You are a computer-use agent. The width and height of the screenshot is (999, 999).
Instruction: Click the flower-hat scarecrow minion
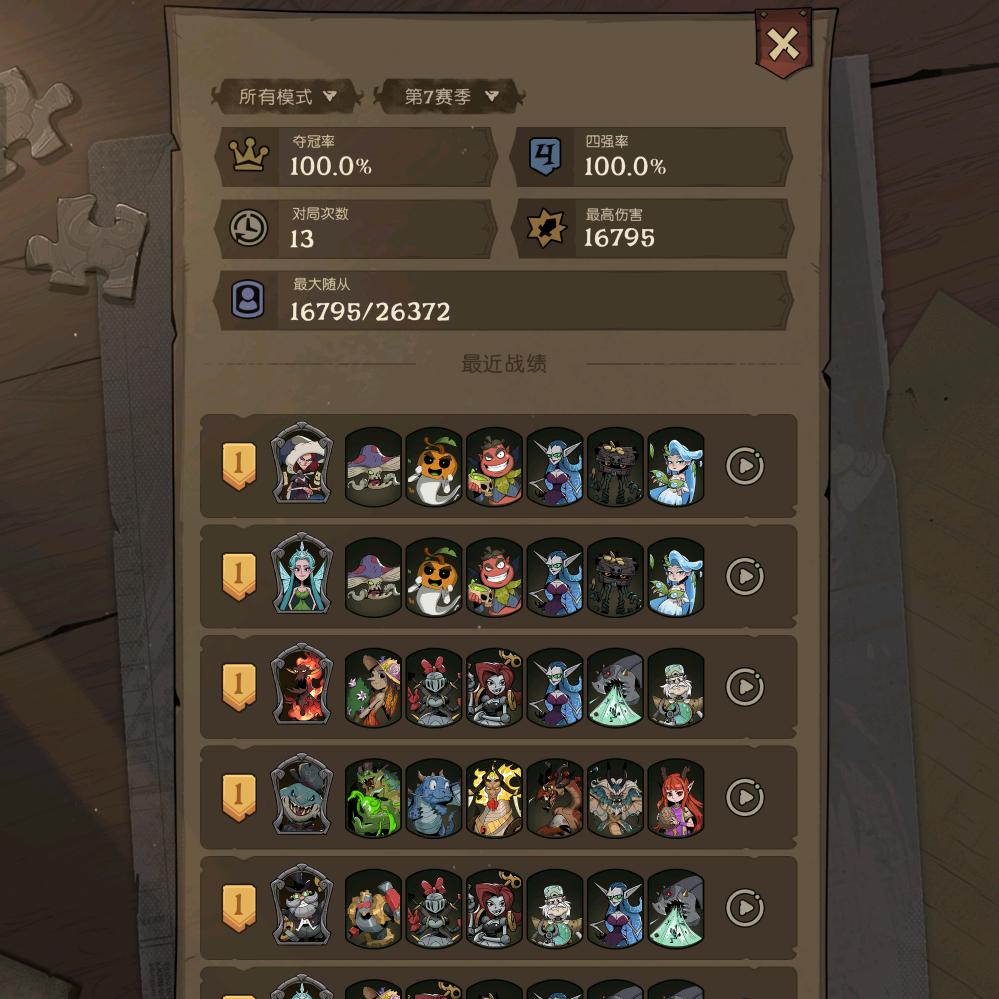[x=373, y=687]
